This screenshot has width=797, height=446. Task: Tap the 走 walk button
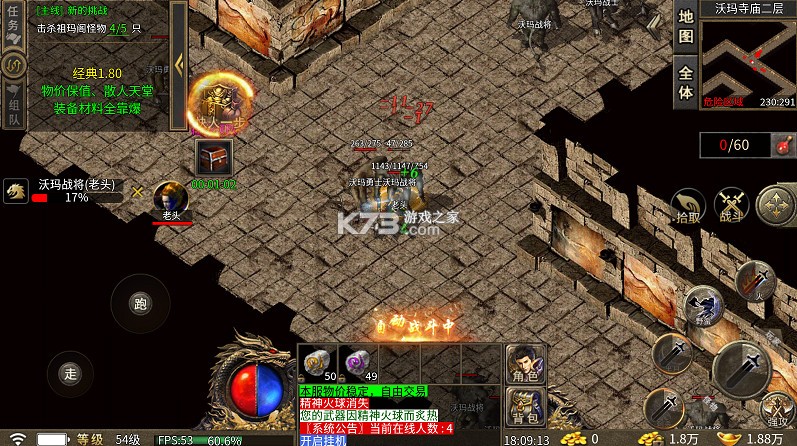pyautogui.click(x=70, y=372)
